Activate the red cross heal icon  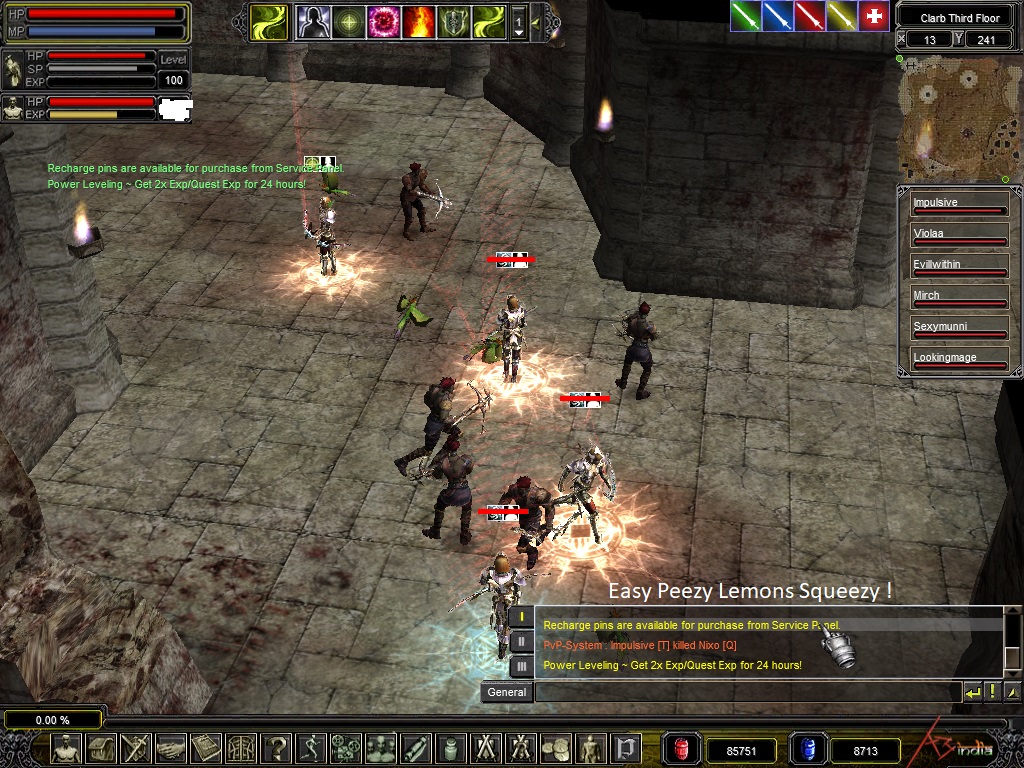(x=874, y=16)
